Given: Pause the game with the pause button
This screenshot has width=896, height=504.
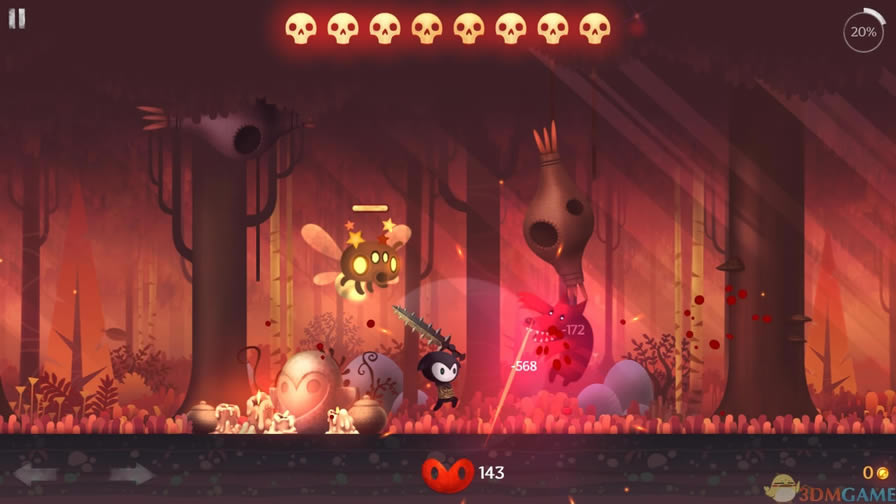Looking at the screenshot, I should 17,19.
